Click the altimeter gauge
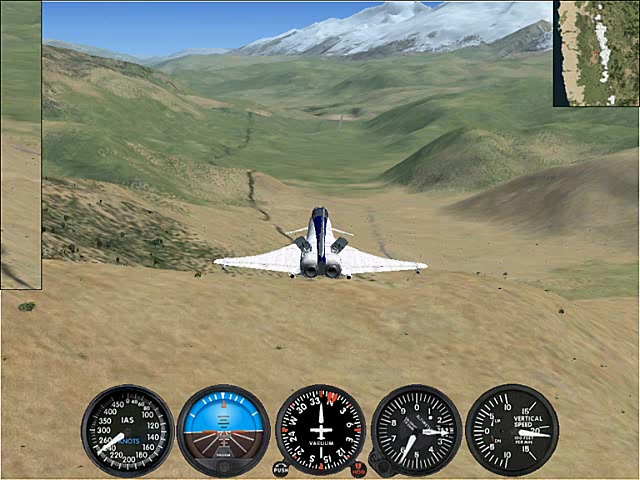 point(416,430)
